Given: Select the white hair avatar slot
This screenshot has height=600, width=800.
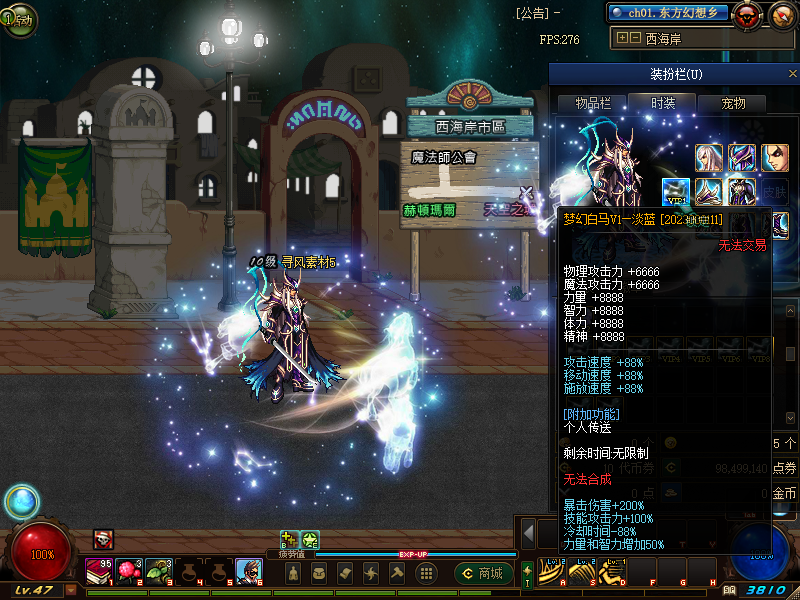Looking at the screenshot, I should click(710, 158).
